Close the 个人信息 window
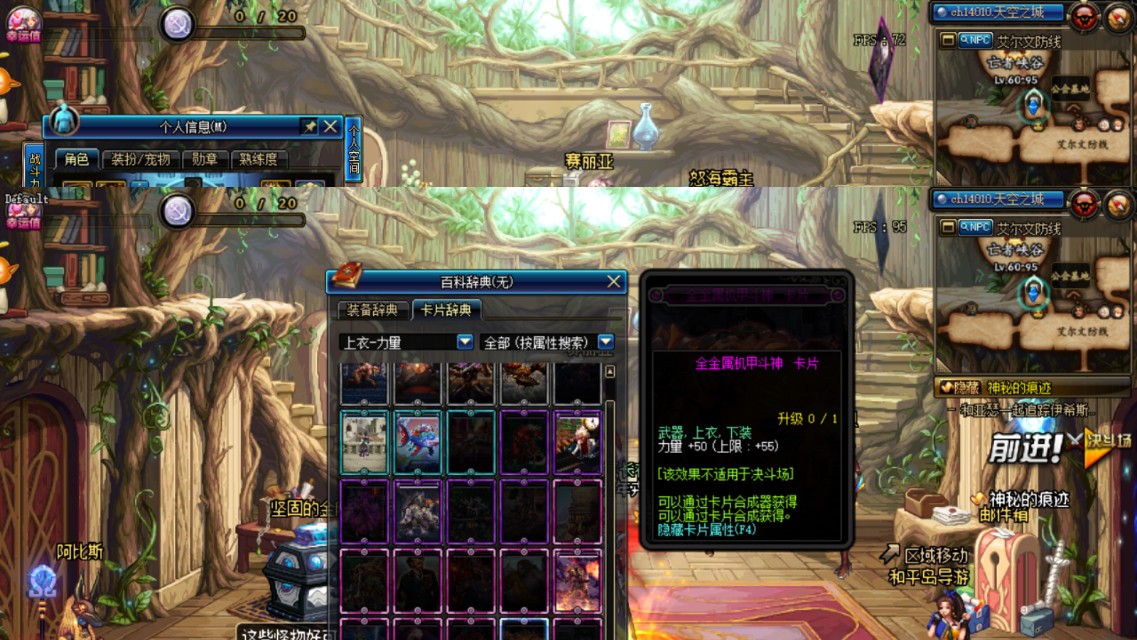 pyautogui.click(x=330, y=126)
